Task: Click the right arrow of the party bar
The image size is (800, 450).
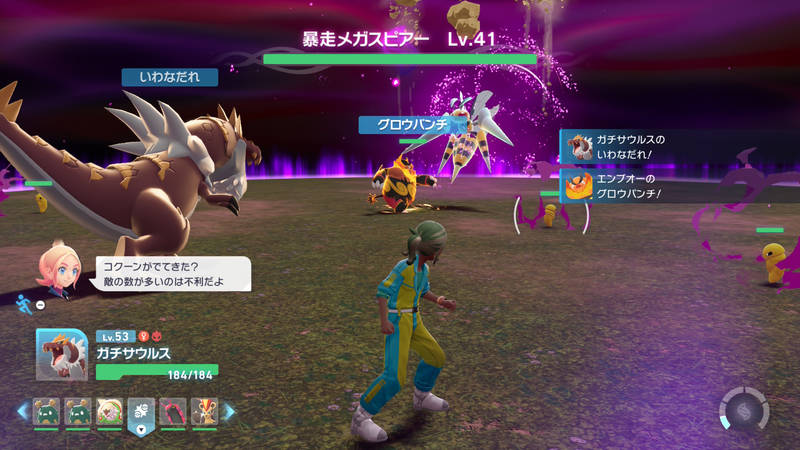Action: (228, 410)
